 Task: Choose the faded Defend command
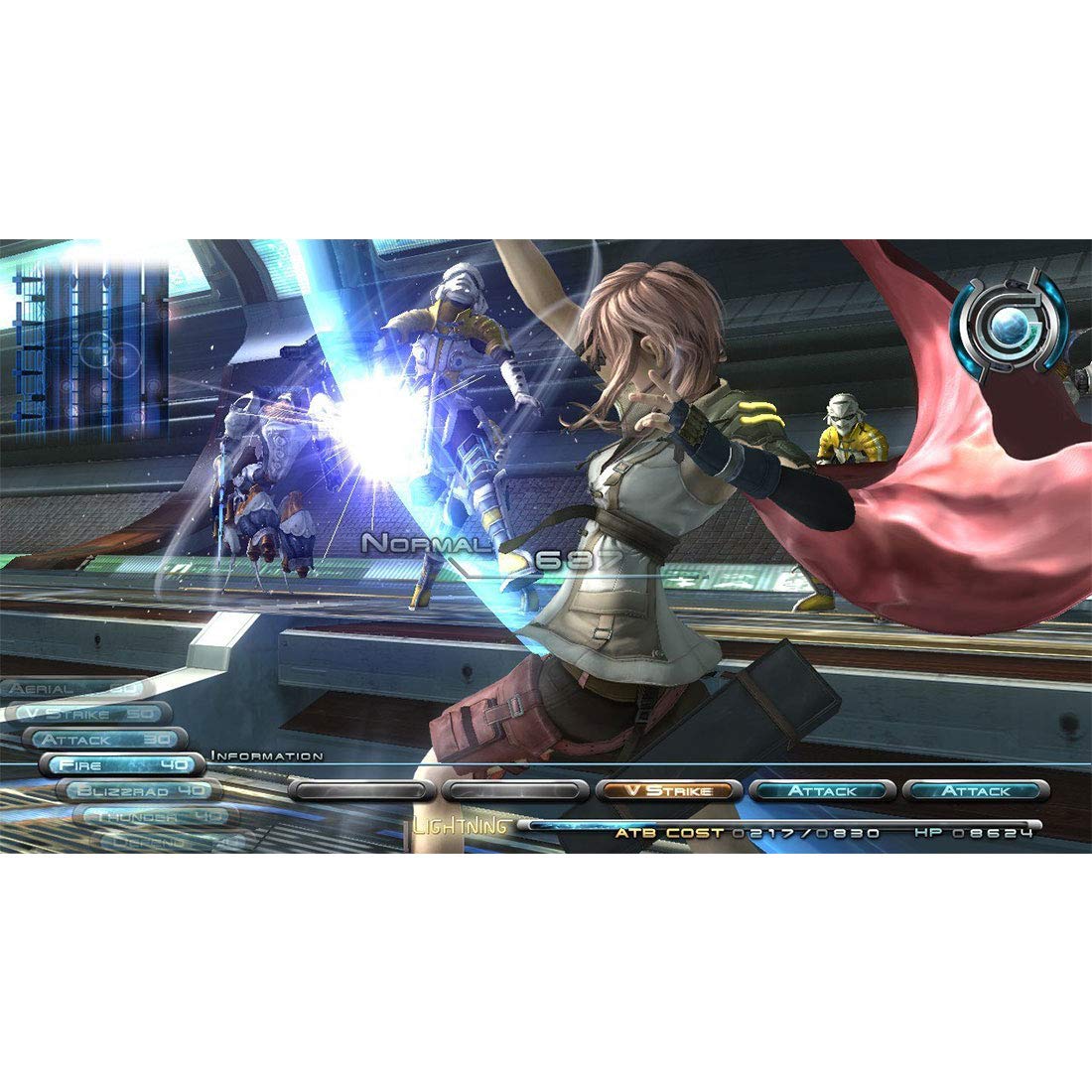pyautogui.click(x=171, y=840)
